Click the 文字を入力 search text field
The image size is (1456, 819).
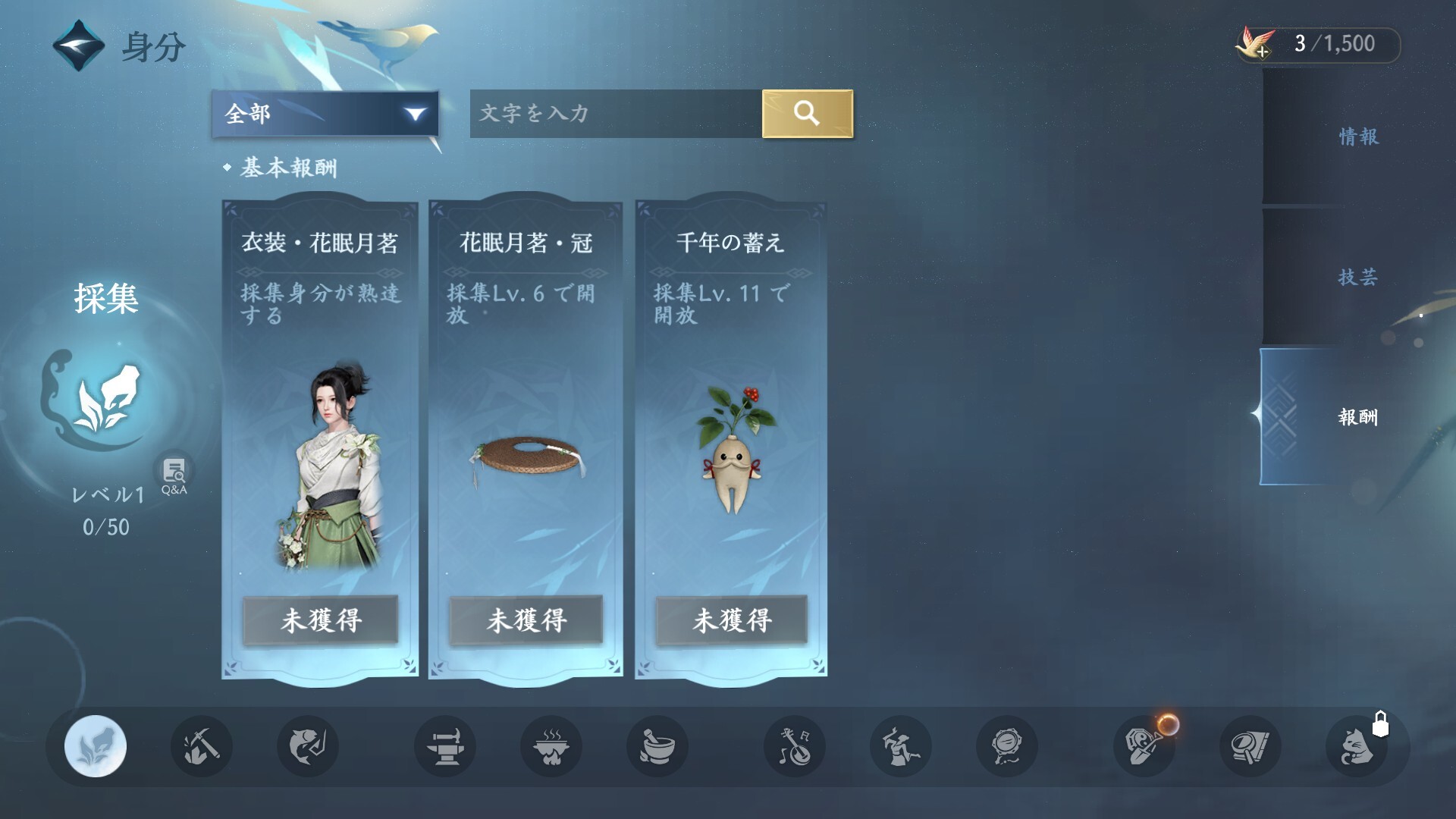[x=615, y=114]
